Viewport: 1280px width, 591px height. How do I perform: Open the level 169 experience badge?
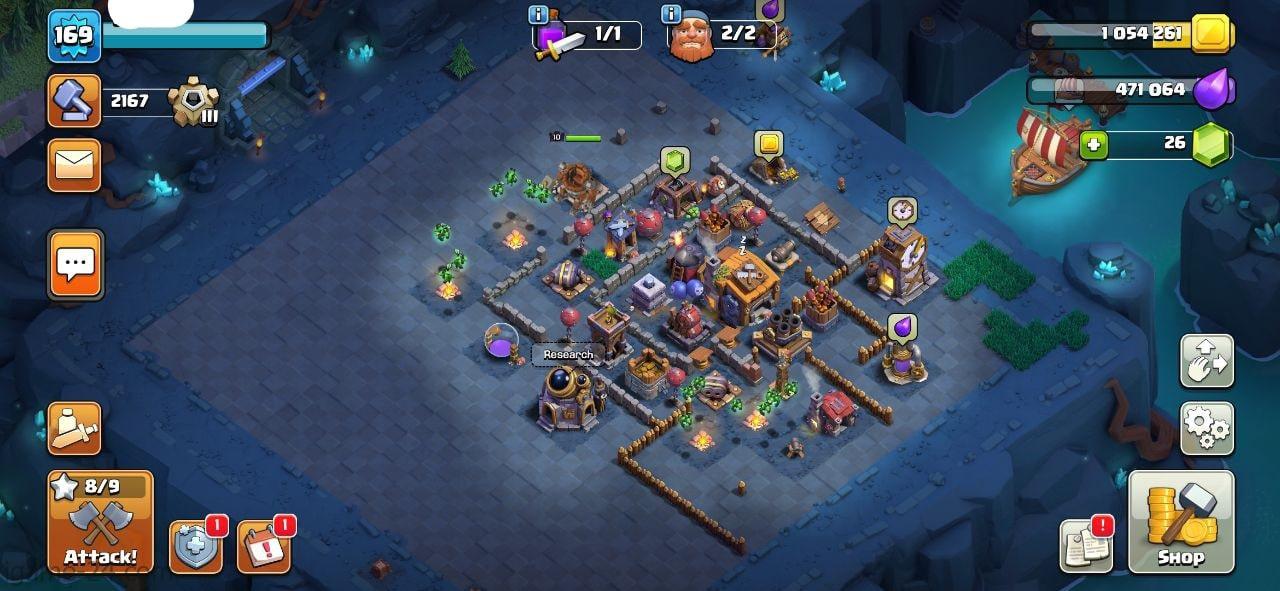click(74, 36)
